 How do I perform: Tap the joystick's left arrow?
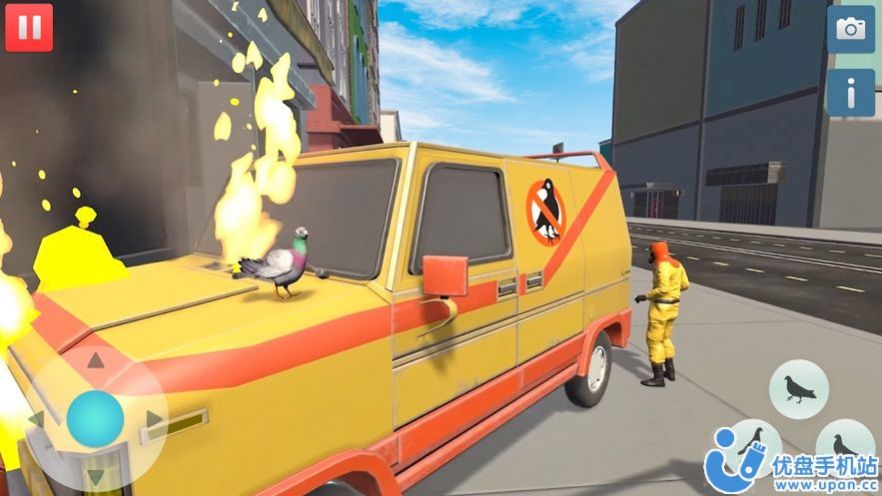point(37,418)
